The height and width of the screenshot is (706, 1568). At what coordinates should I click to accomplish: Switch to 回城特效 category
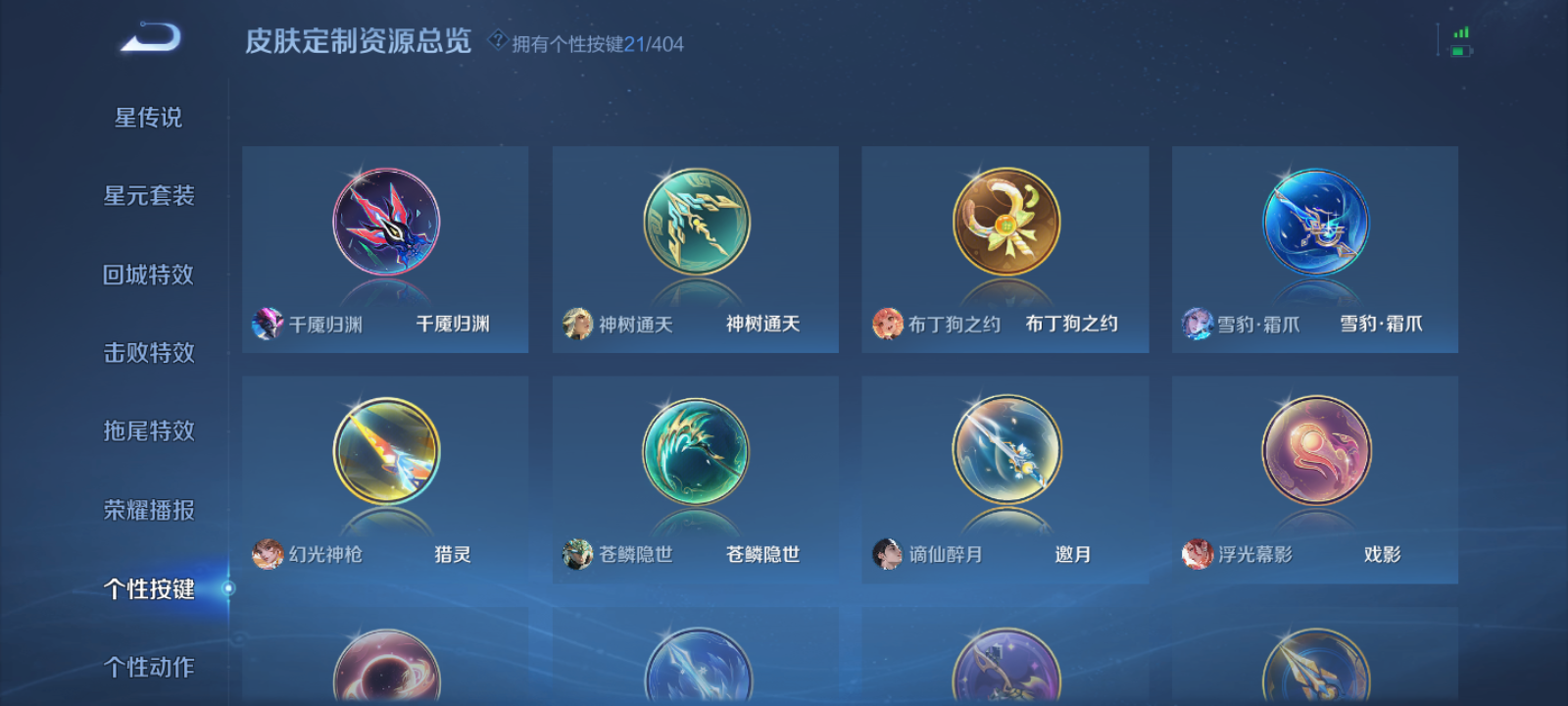pyautogui.click(x=147, y=275)
